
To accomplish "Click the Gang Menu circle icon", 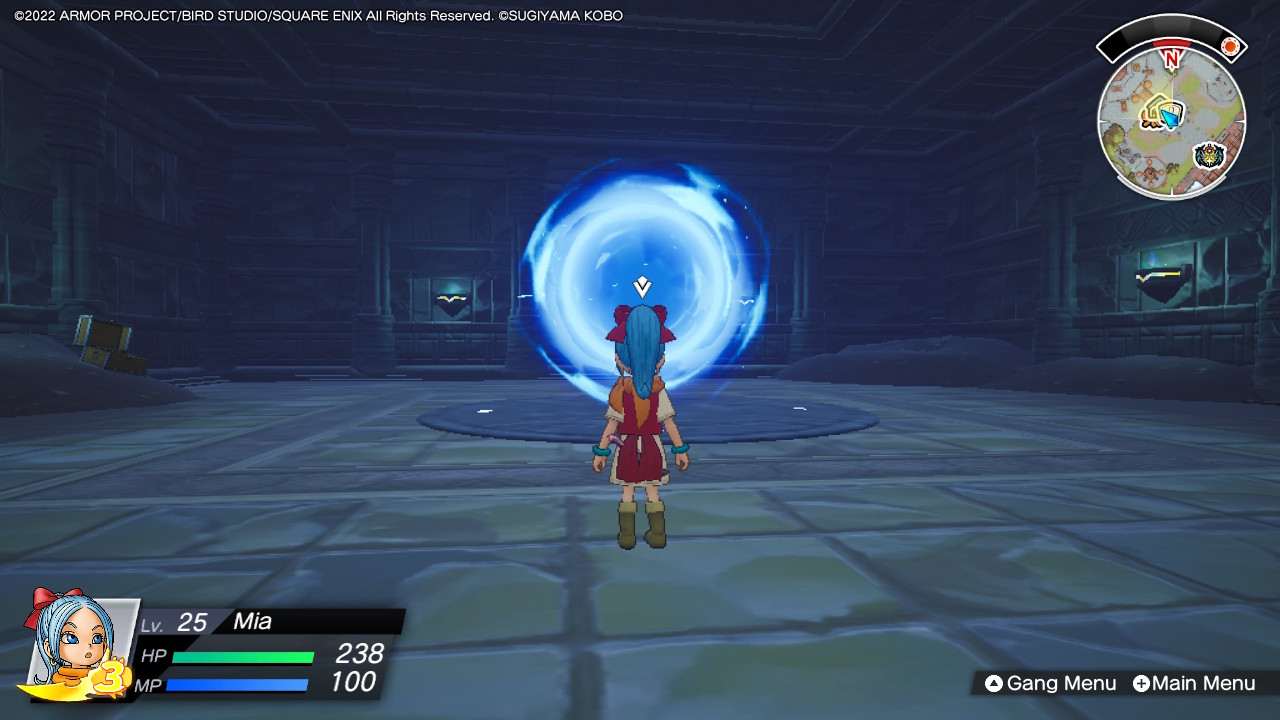I will click(x=996, y=684).
